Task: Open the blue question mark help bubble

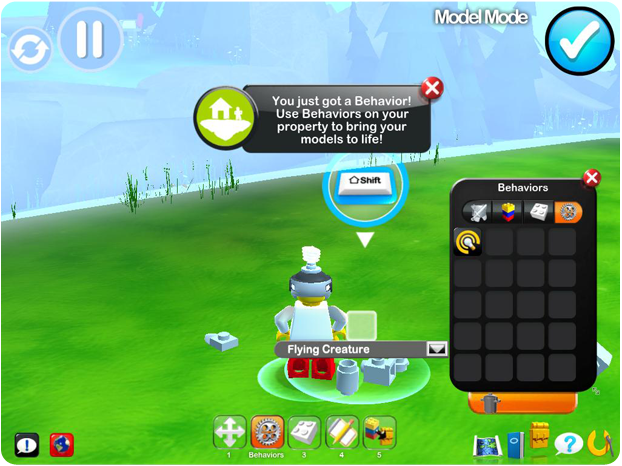Action: 567,443
